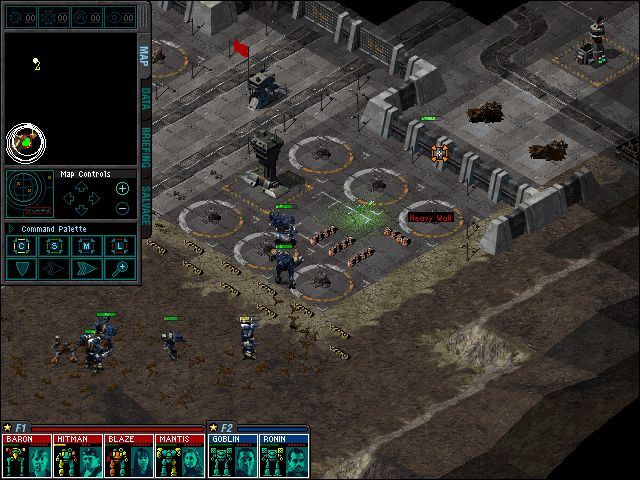This screenshot has height=480, width=640.
Task: Select pilot Hitman's mech card
Action: pyautogui.click(x=77, y=455)
